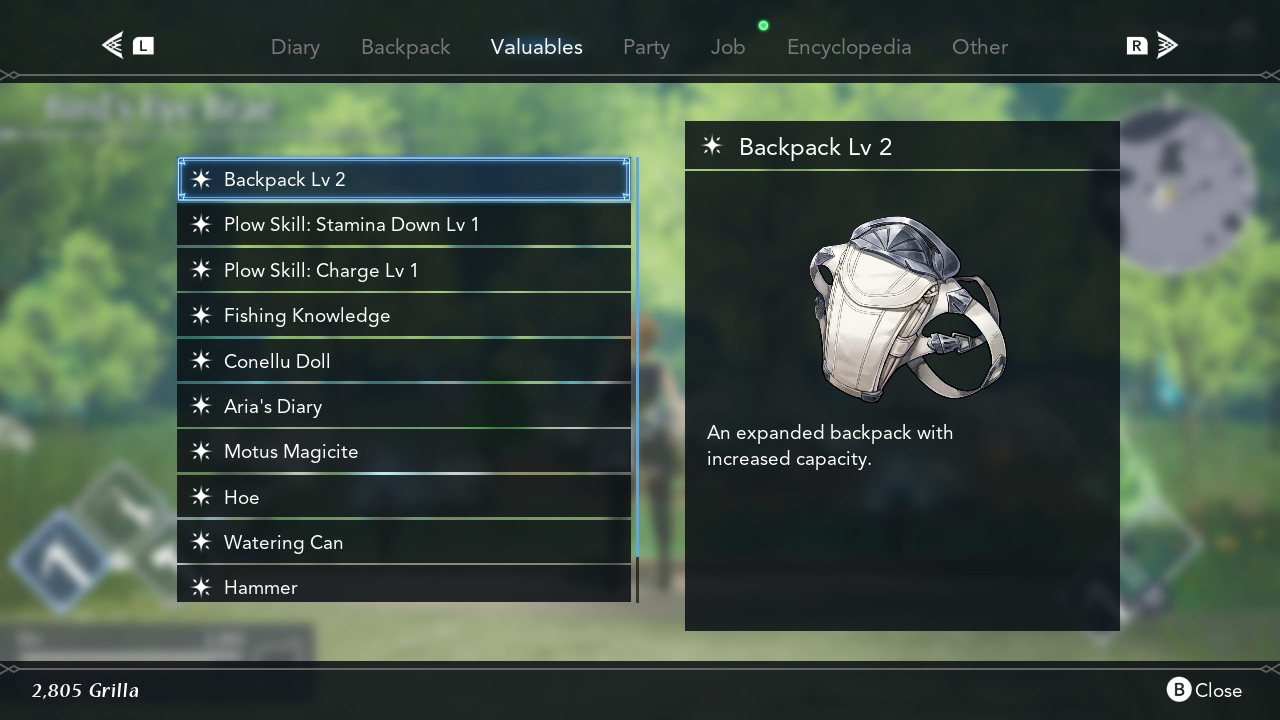Select the Diary menu entry
The height and width of the screenshot is (720, 1280).
pos(295,46)
